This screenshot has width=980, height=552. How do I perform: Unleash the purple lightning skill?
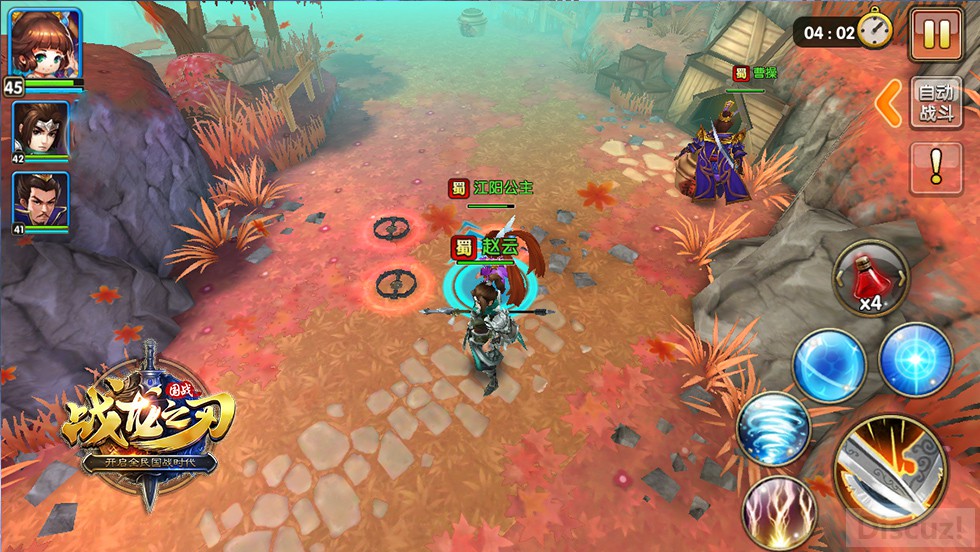780,512
